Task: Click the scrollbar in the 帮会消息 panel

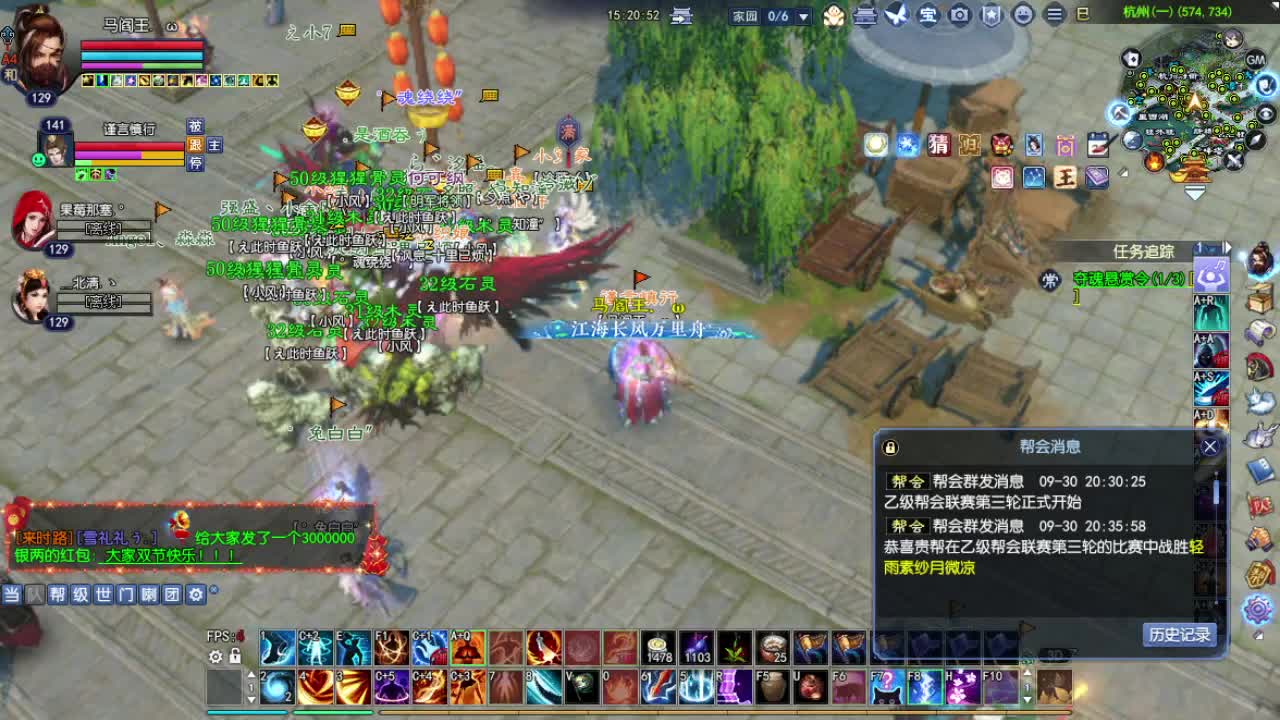Action: (1215, 490)
